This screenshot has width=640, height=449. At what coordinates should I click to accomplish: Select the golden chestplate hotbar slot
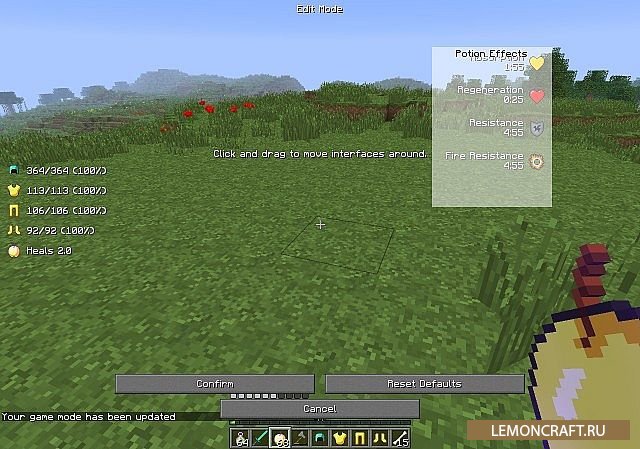pos(340,438)
